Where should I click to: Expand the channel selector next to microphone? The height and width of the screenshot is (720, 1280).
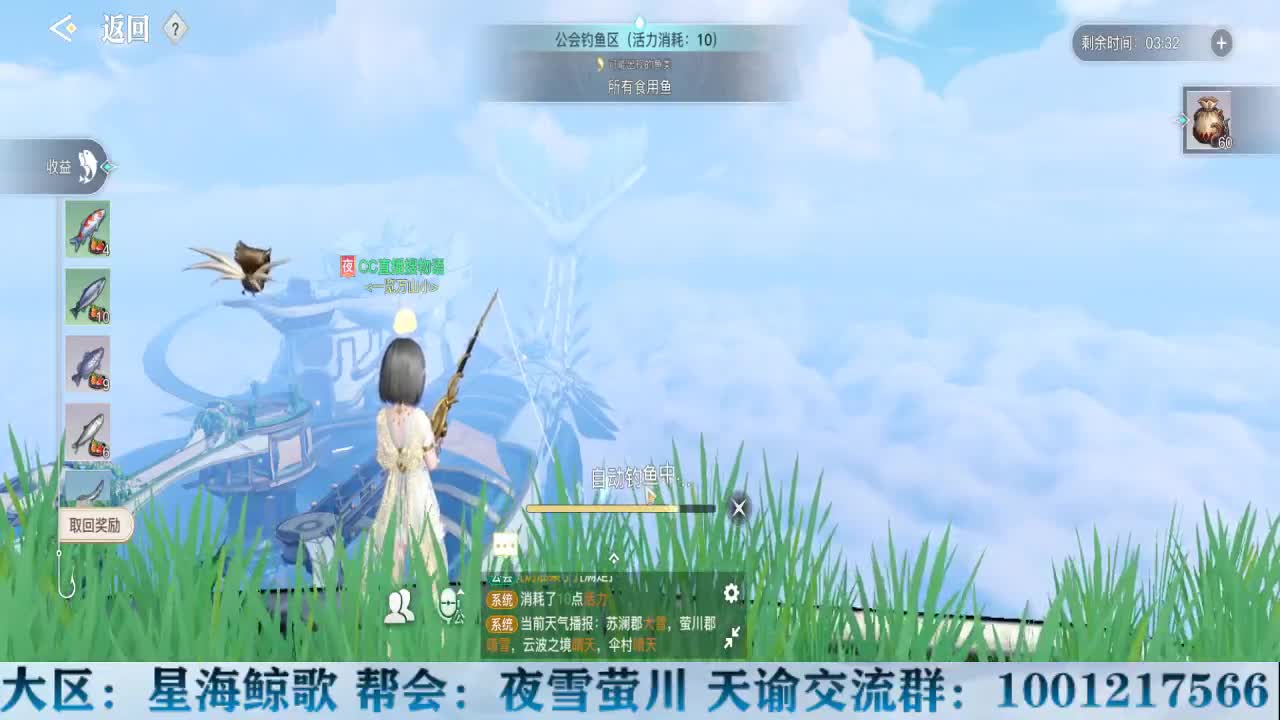coord(460,592)
